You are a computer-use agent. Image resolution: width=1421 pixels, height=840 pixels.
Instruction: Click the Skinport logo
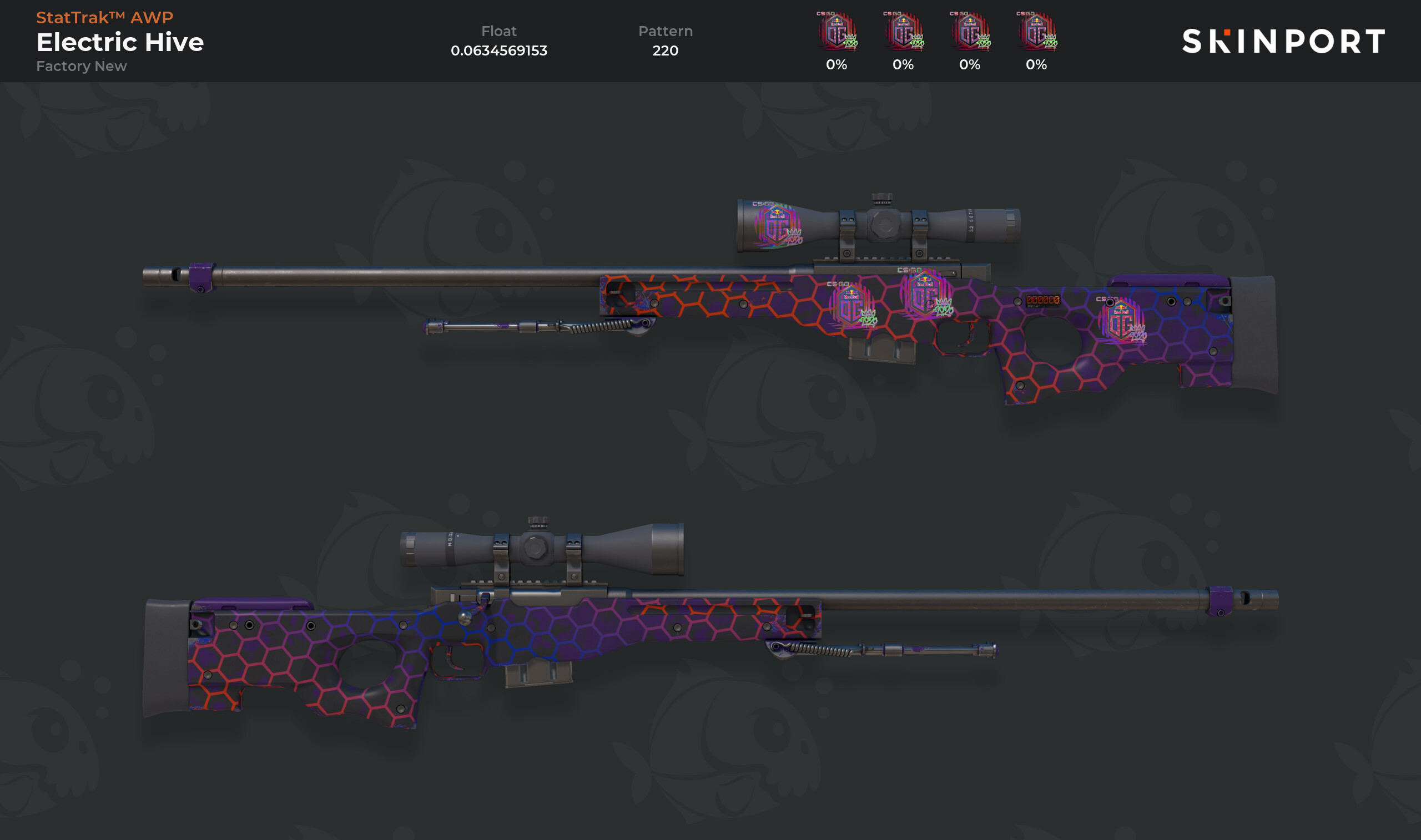tap(1283, 41)
